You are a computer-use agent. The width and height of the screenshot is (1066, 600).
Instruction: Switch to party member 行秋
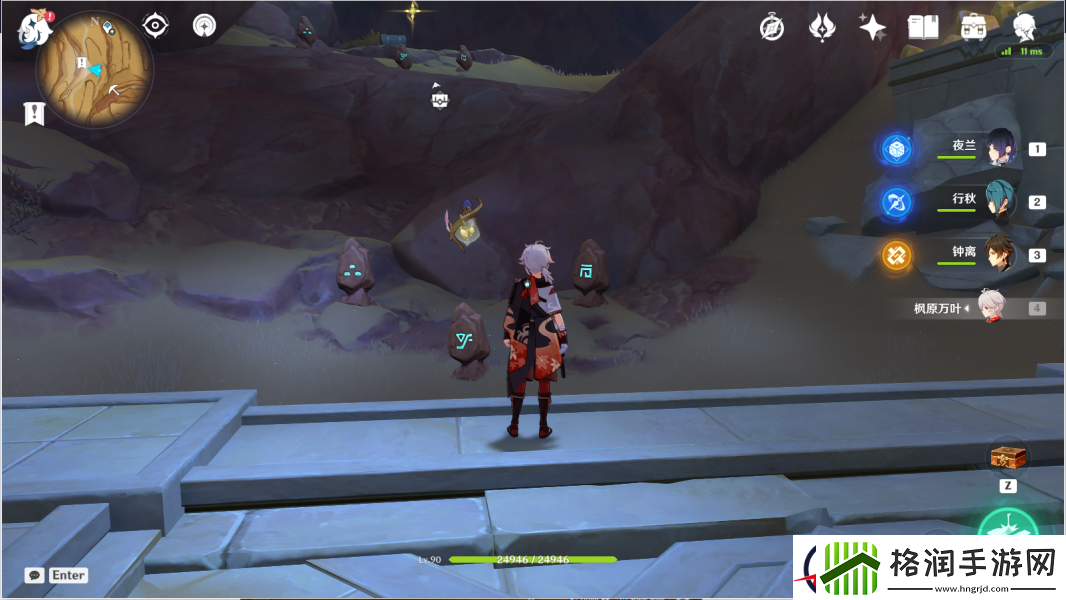pos(1000,201)
